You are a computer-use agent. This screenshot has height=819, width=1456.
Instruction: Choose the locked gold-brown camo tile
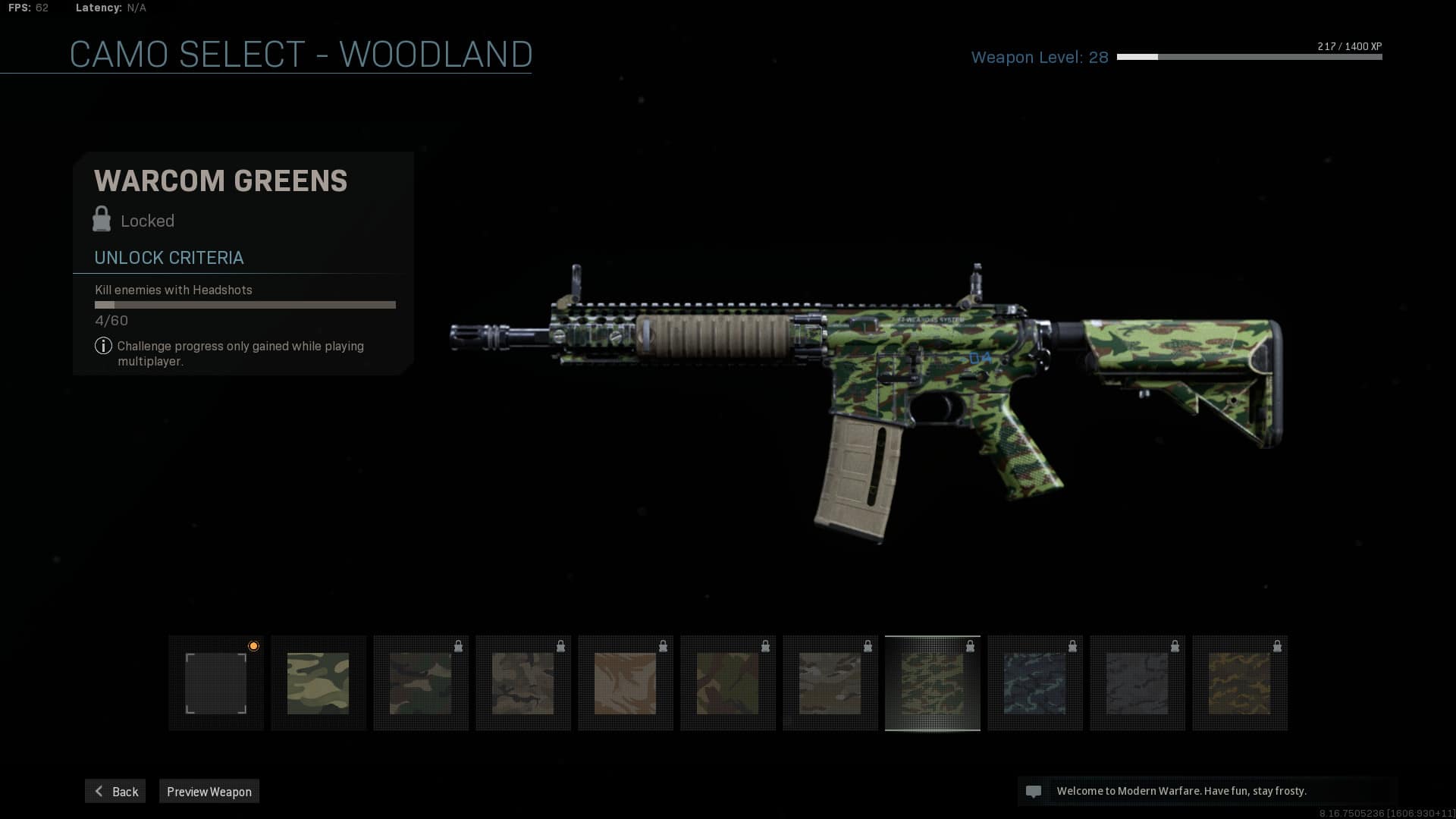1240,683
